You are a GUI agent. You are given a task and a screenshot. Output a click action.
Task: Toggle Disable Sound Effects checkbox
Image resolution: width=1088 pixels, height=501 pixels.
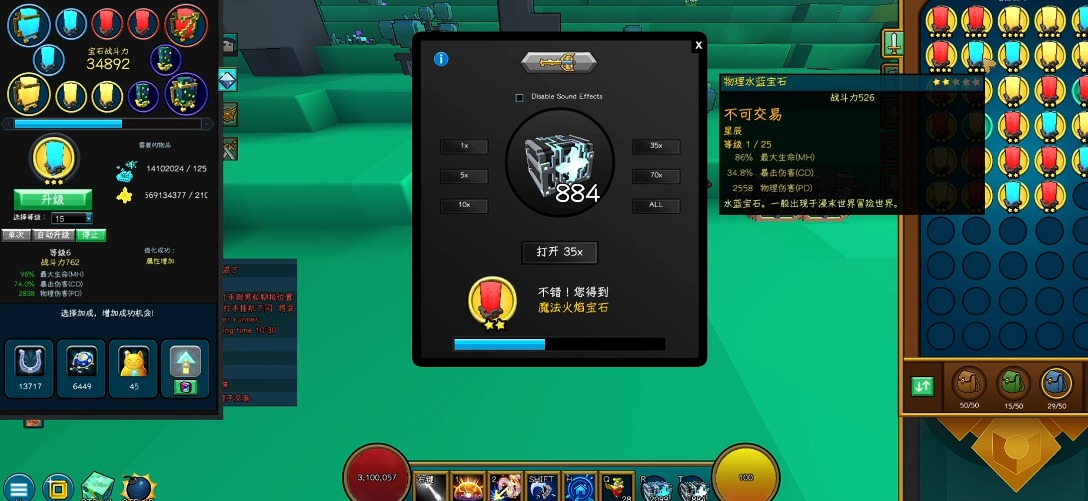(519, 97)
